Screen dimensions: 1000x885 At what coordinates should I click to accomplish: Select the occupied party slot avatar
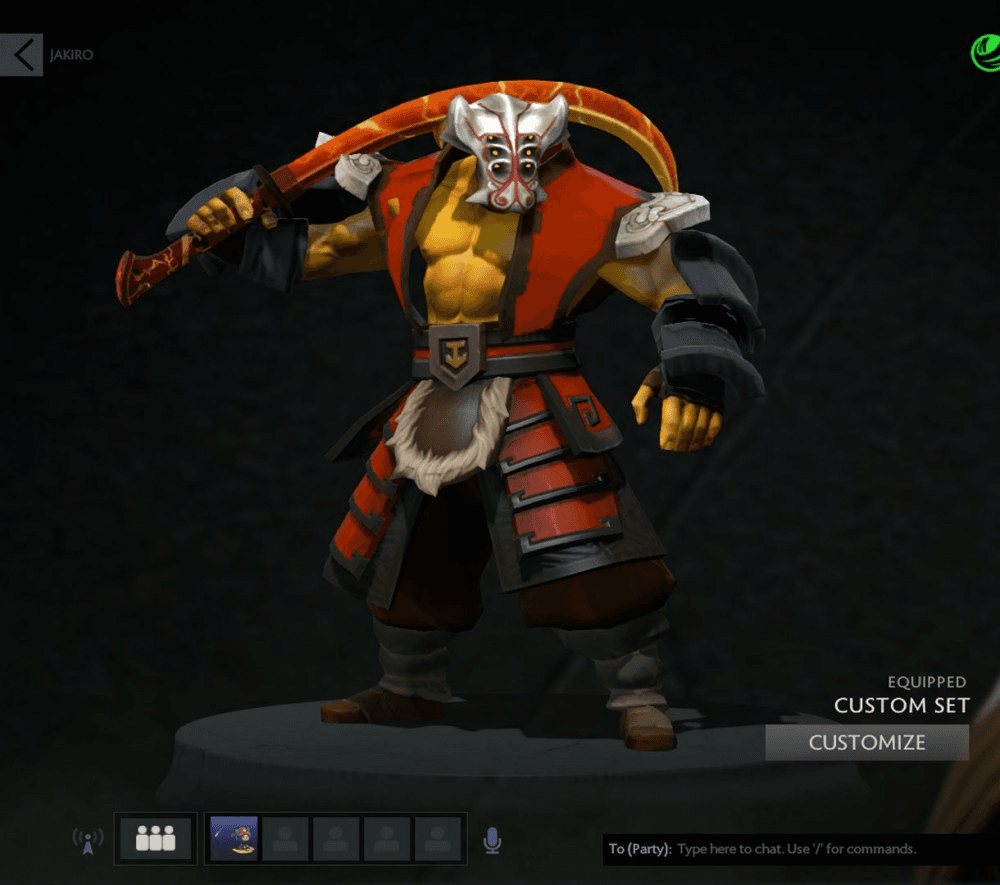pos(234,838)
